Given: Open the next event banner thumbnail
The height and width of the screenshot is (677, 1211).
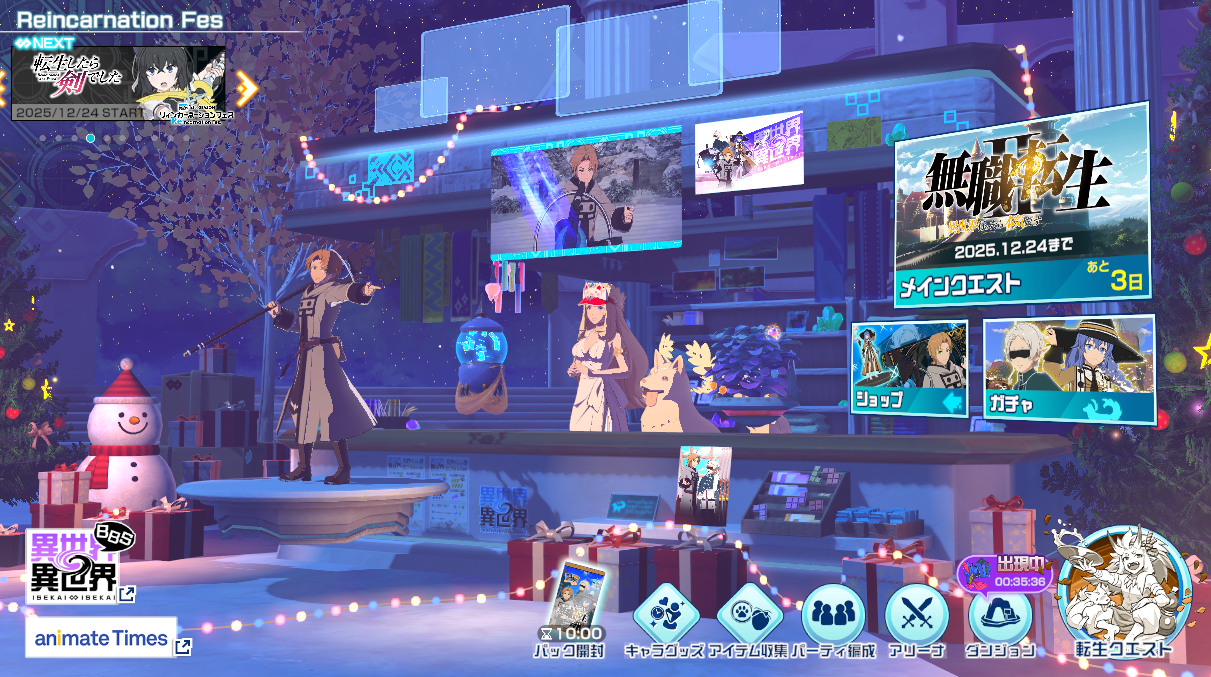Looking at the screenshot, I should [118, 83].
